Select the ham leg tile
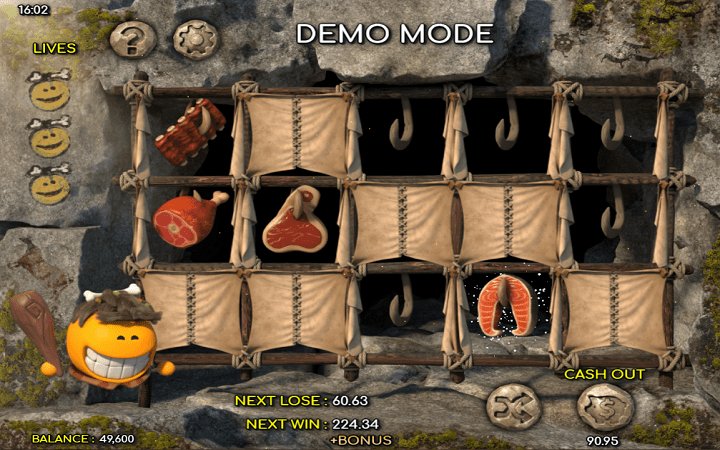The height and width of the screenshot is (450, 720). (x=187, y=219)
